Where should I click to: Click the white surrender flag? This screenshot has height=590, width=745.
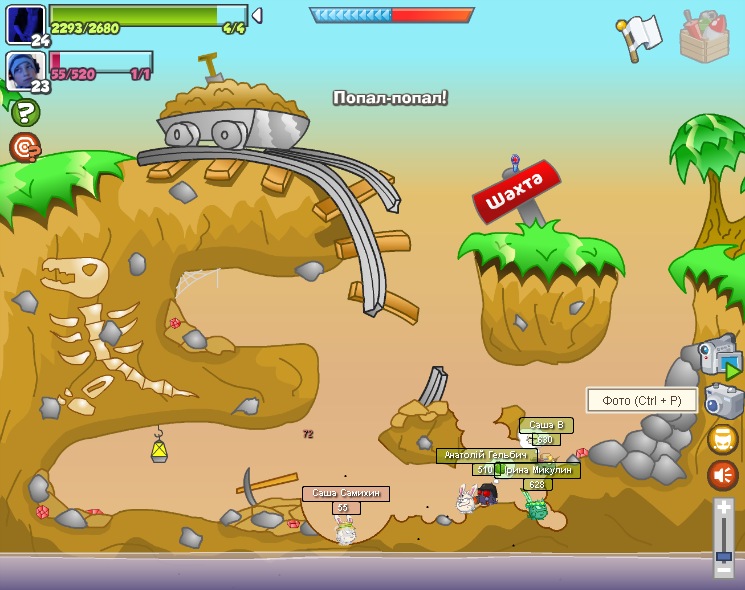point(640,36)
